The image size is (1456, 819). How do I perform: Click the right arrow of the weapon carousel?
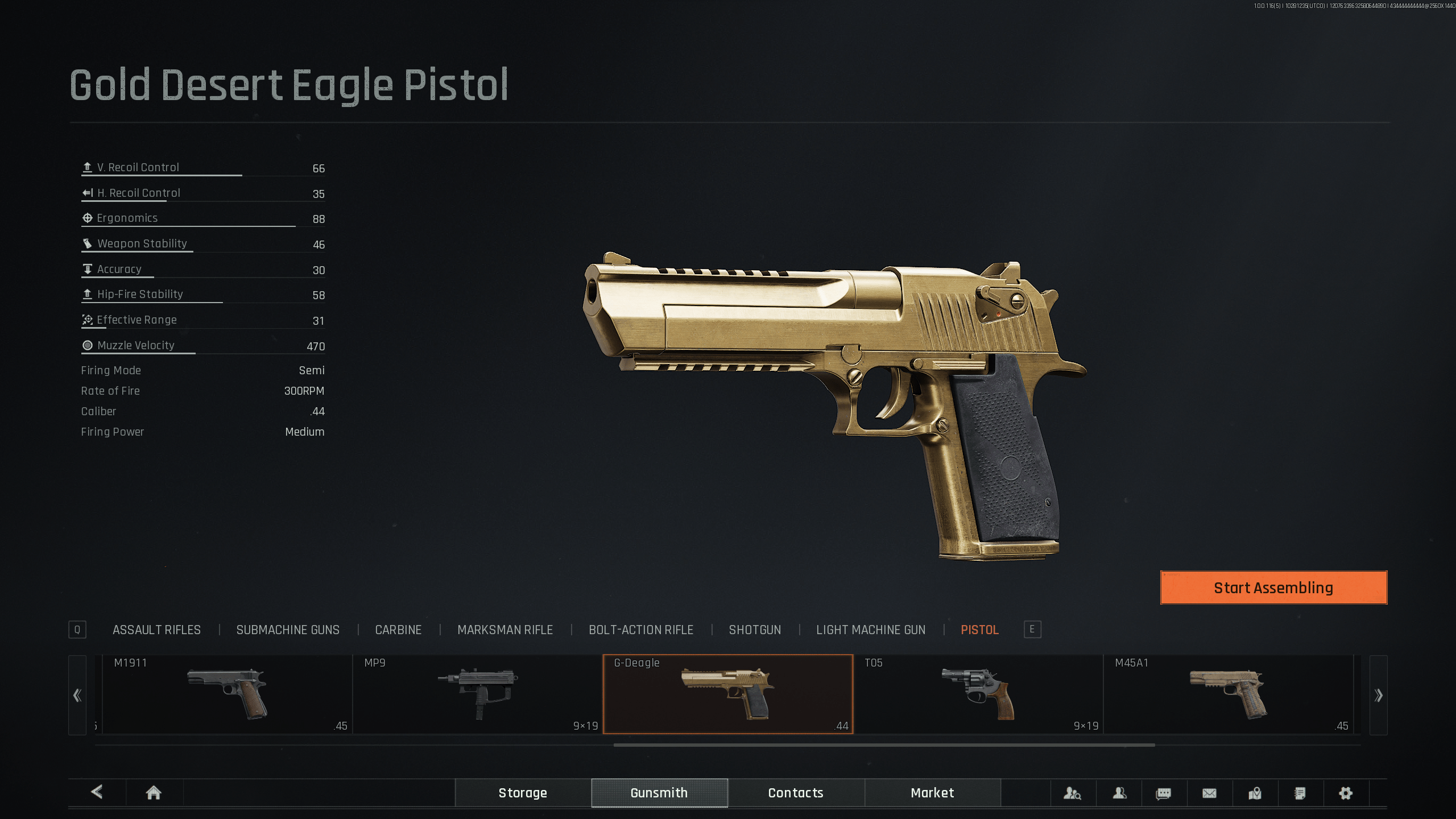(1378, 695)
